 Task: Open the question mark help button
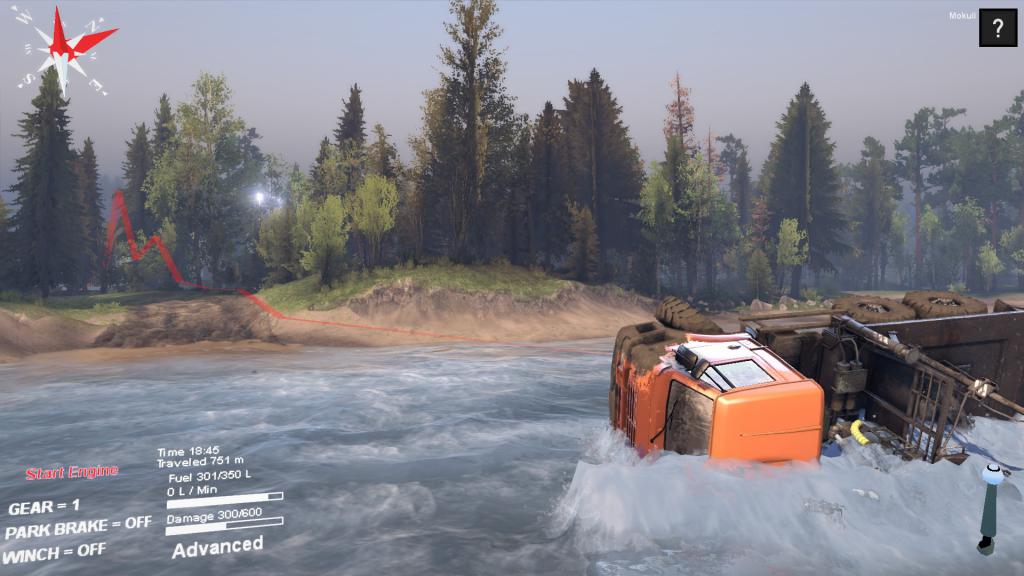997,28
